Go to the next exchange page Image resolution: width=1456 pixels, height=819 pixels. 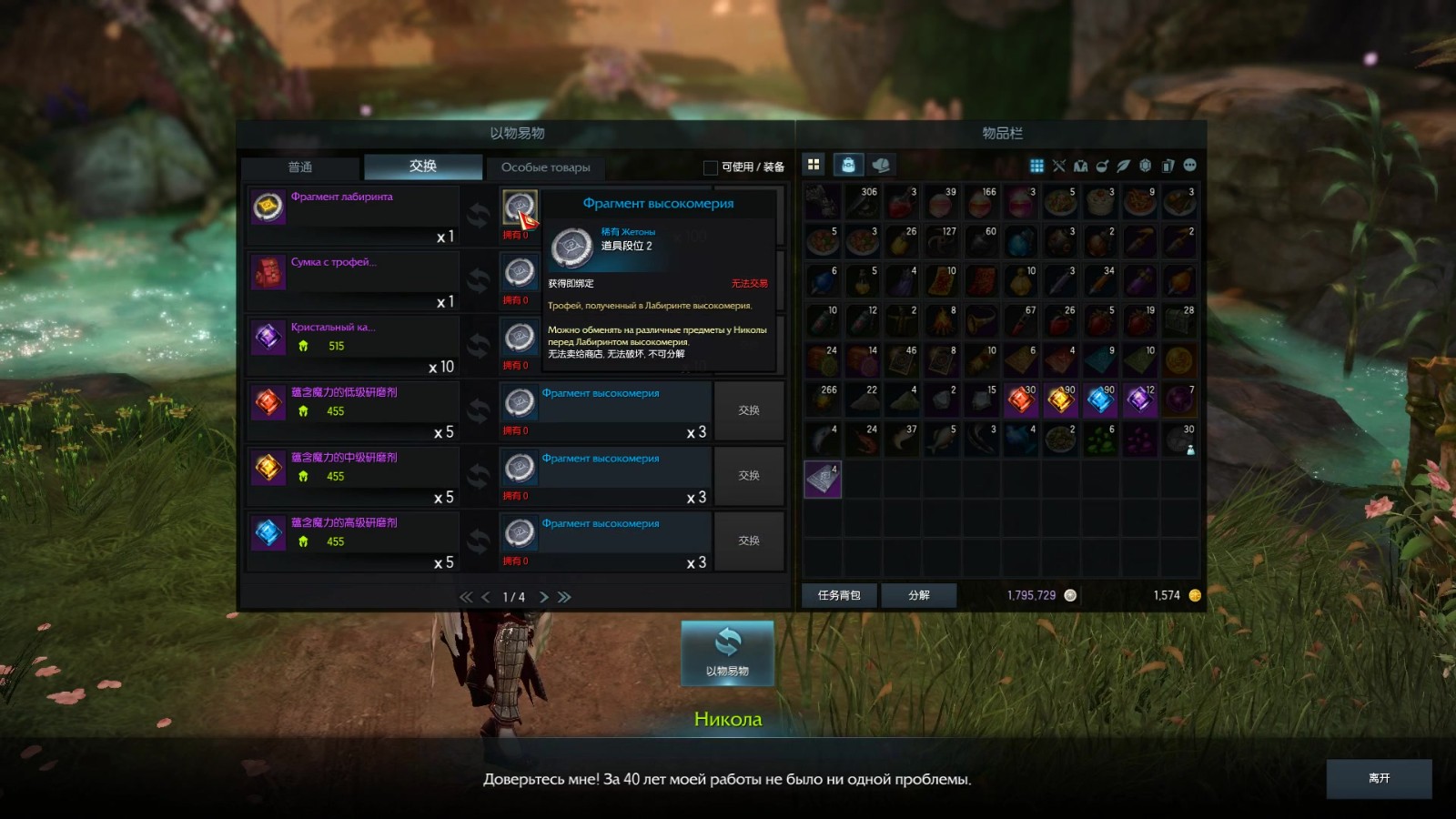(x=544, y=597)
